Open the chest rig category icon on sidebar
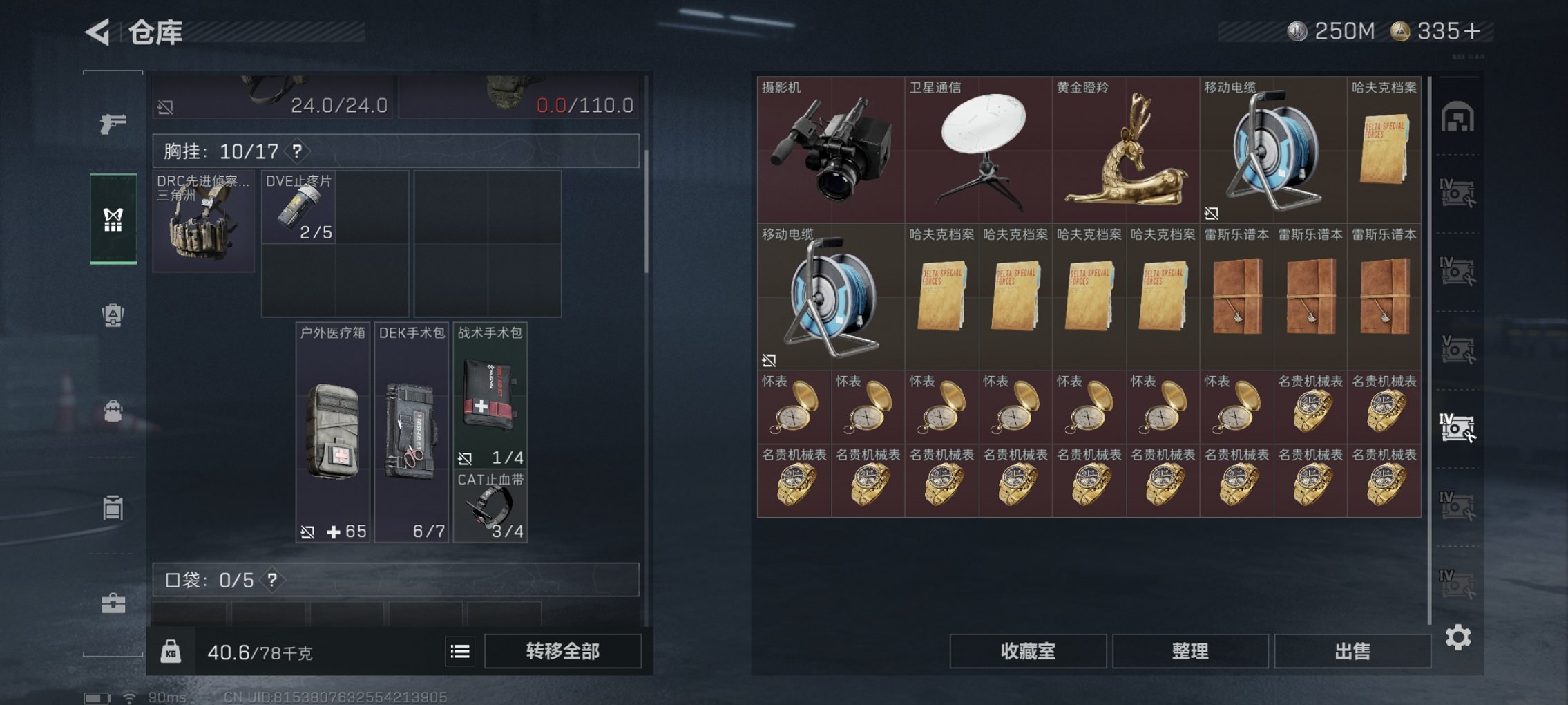 click(113, 221)
